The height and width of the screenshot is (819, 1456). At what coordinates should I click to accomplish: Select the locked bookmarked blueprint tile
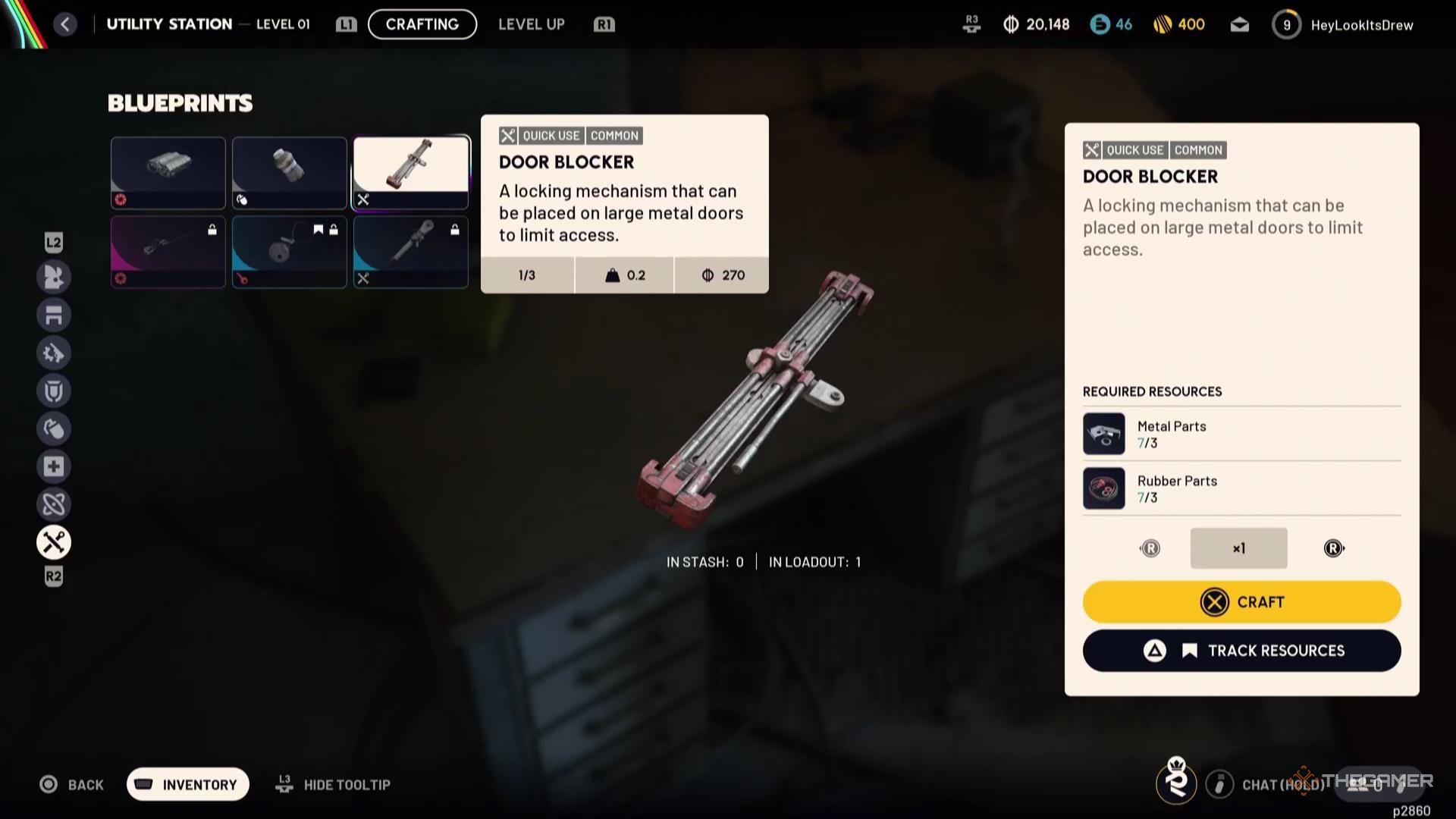[289, 252]
